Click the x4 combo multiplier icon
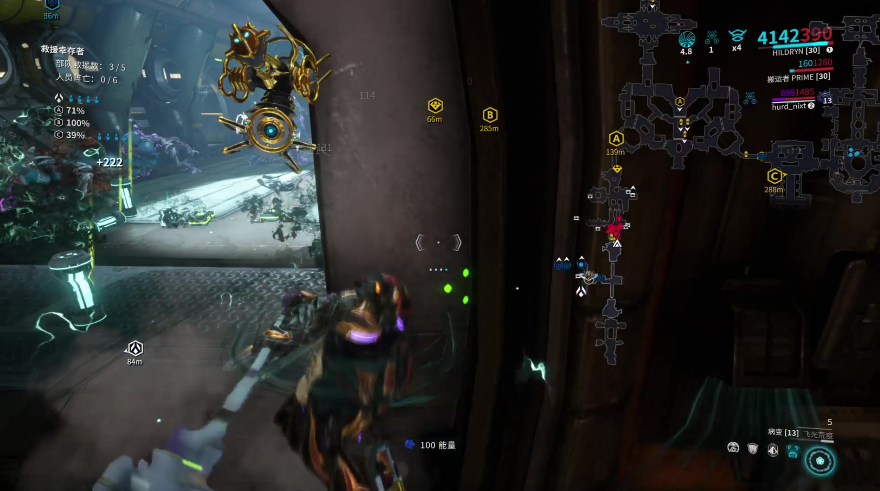Screen dimensions: 880x491 pos(737,38)
